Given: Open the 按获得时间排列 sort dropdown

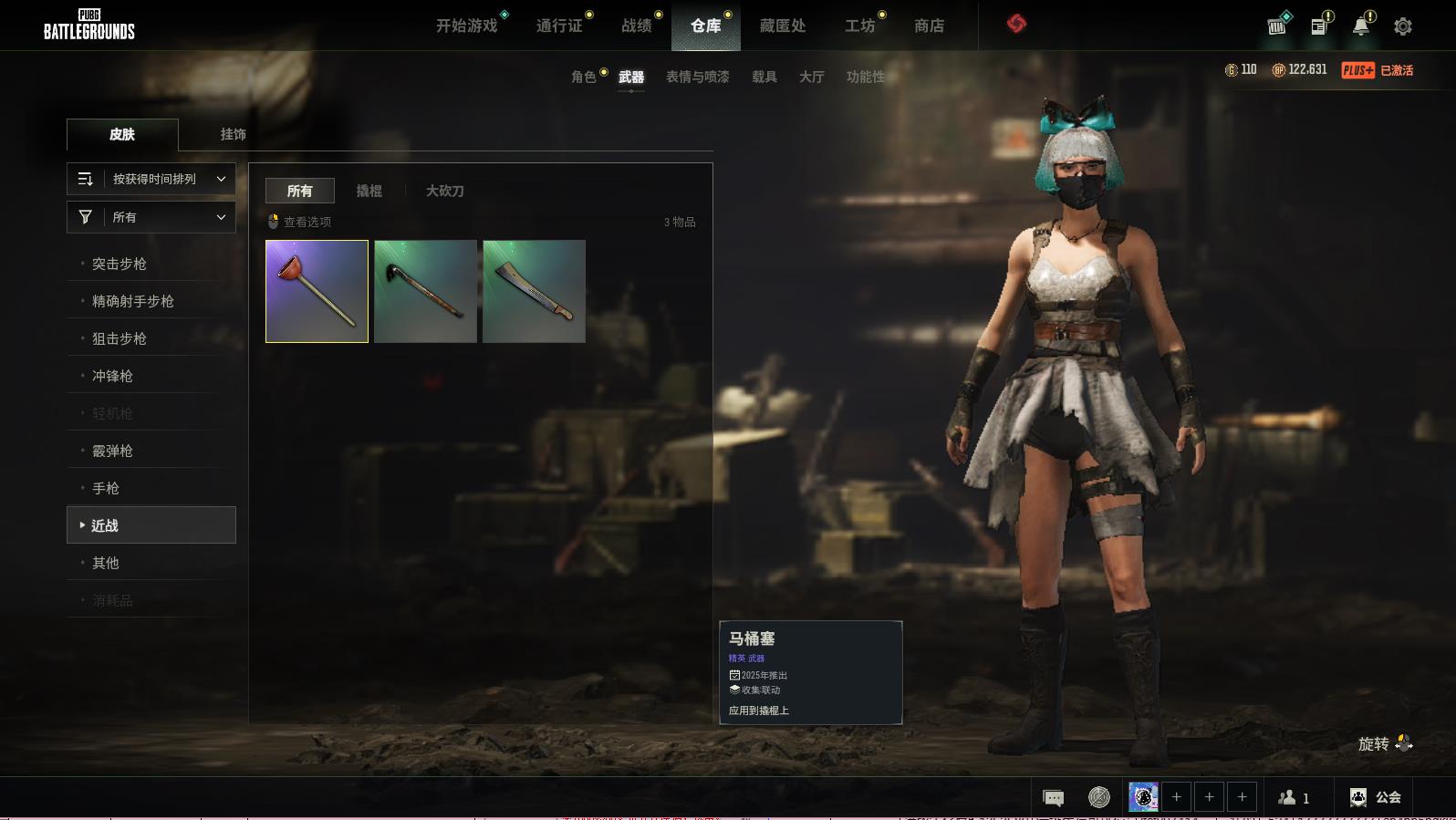Looking at the screenshot, I should [x=151, y=179].
